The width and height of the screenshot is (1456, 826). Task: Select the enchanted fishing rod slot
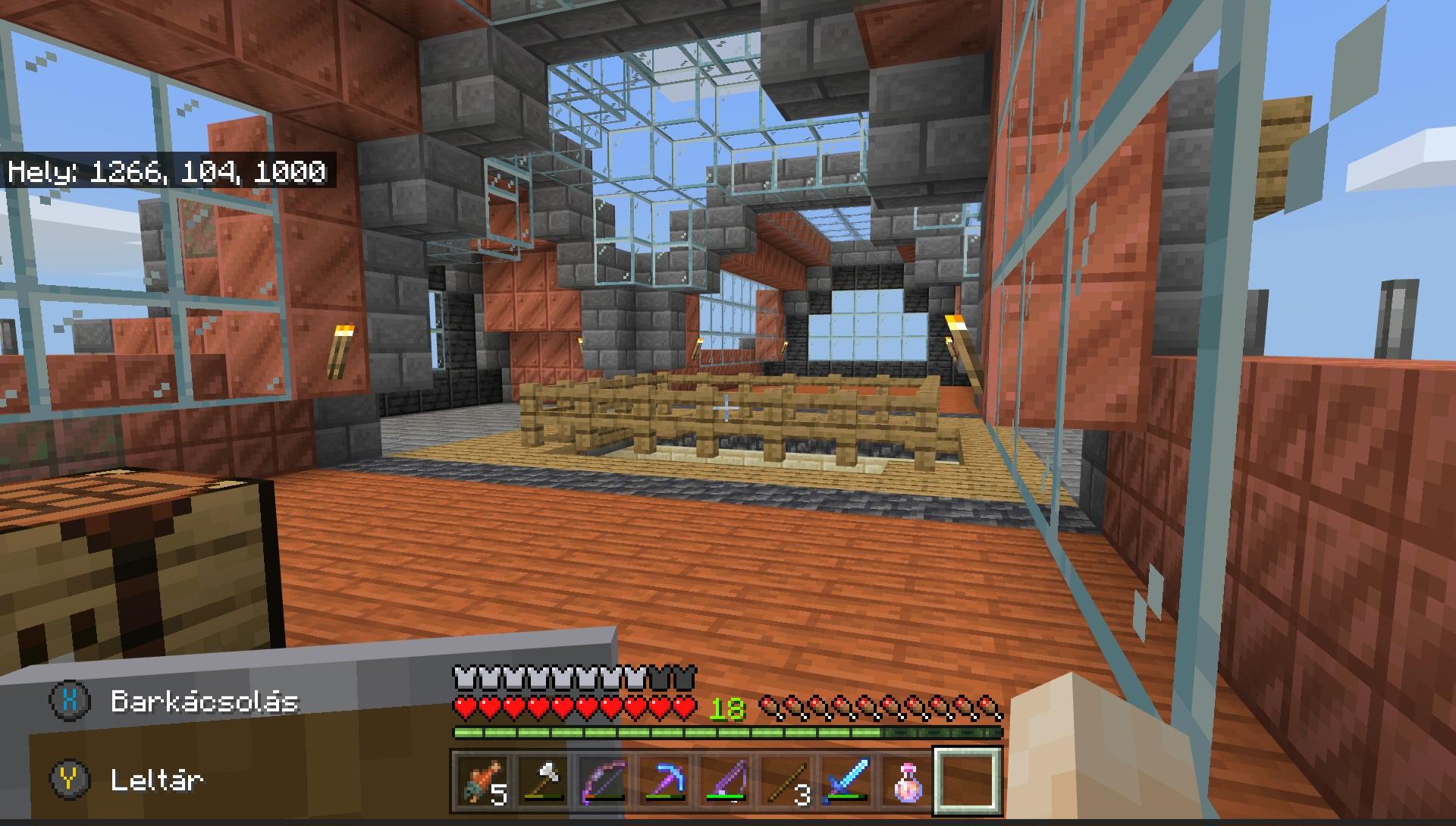[726, 781]
